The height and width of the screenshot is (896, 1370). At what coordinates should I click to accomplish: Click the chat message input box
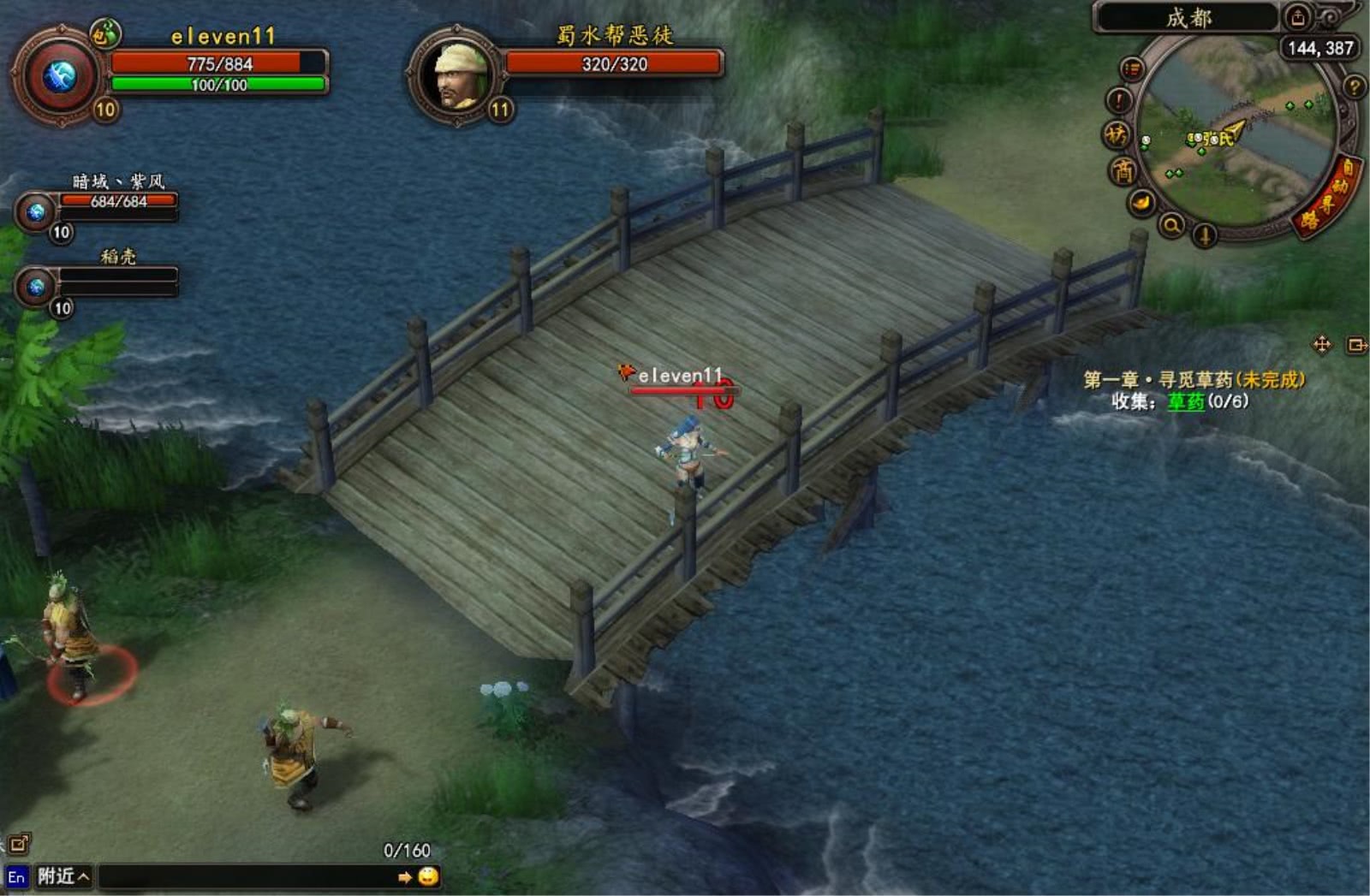point(247,876)
